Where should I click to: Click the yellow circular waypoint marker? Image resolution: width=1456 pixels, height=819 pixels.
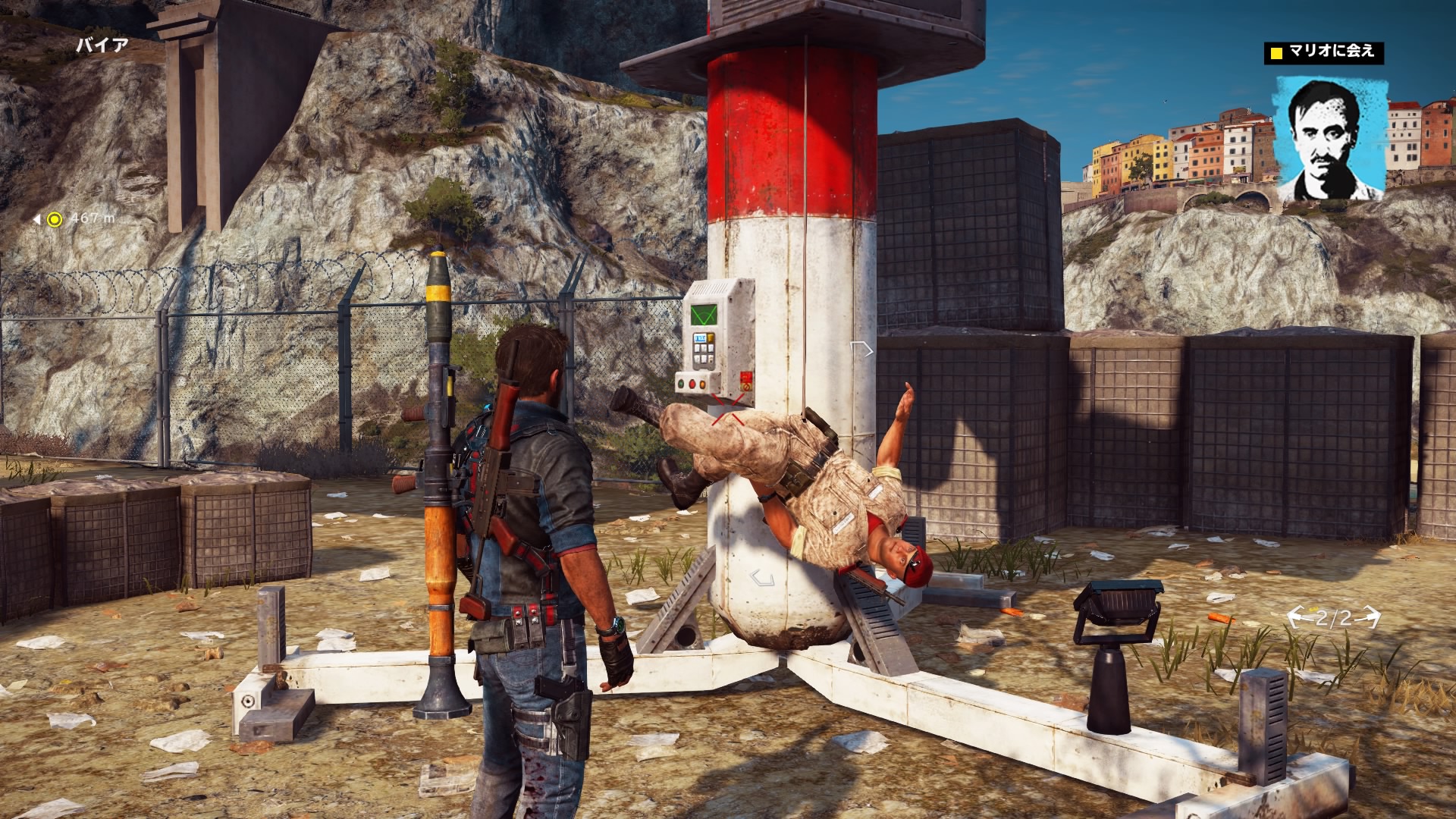54,219
